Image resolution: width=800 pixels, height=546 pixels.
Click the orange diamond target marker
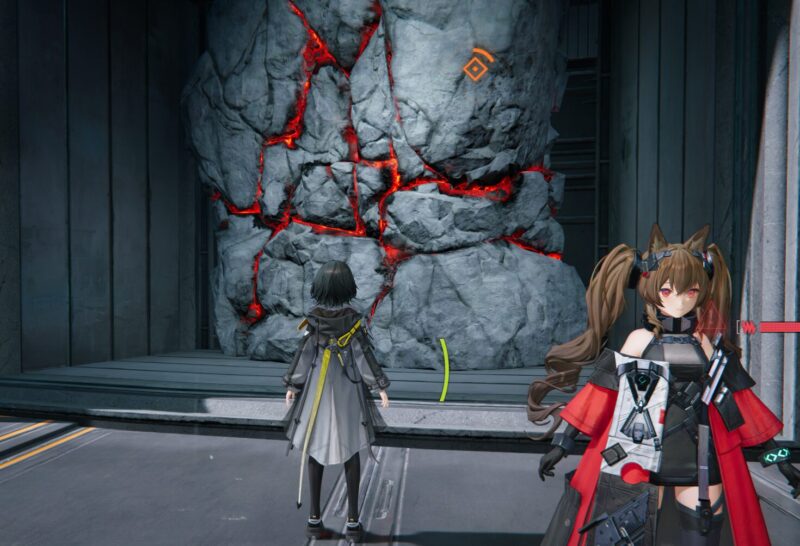476,68
